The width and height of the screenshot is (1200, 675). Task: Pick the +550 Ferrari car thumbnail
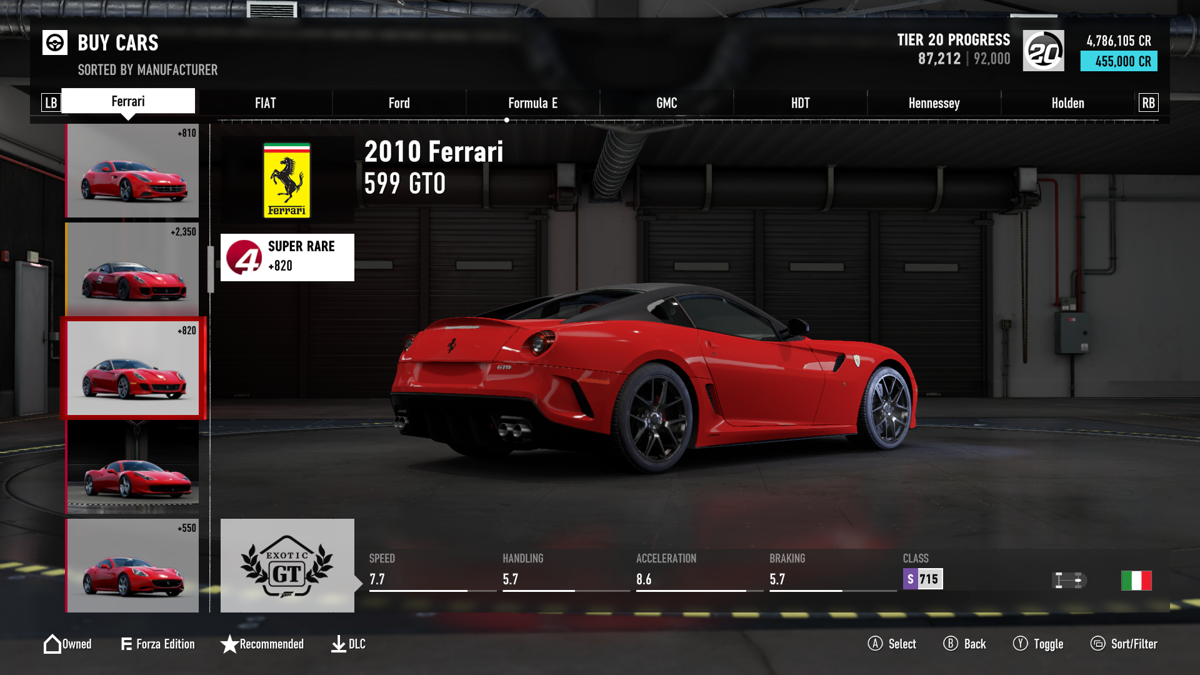click(x=132, y=565)
